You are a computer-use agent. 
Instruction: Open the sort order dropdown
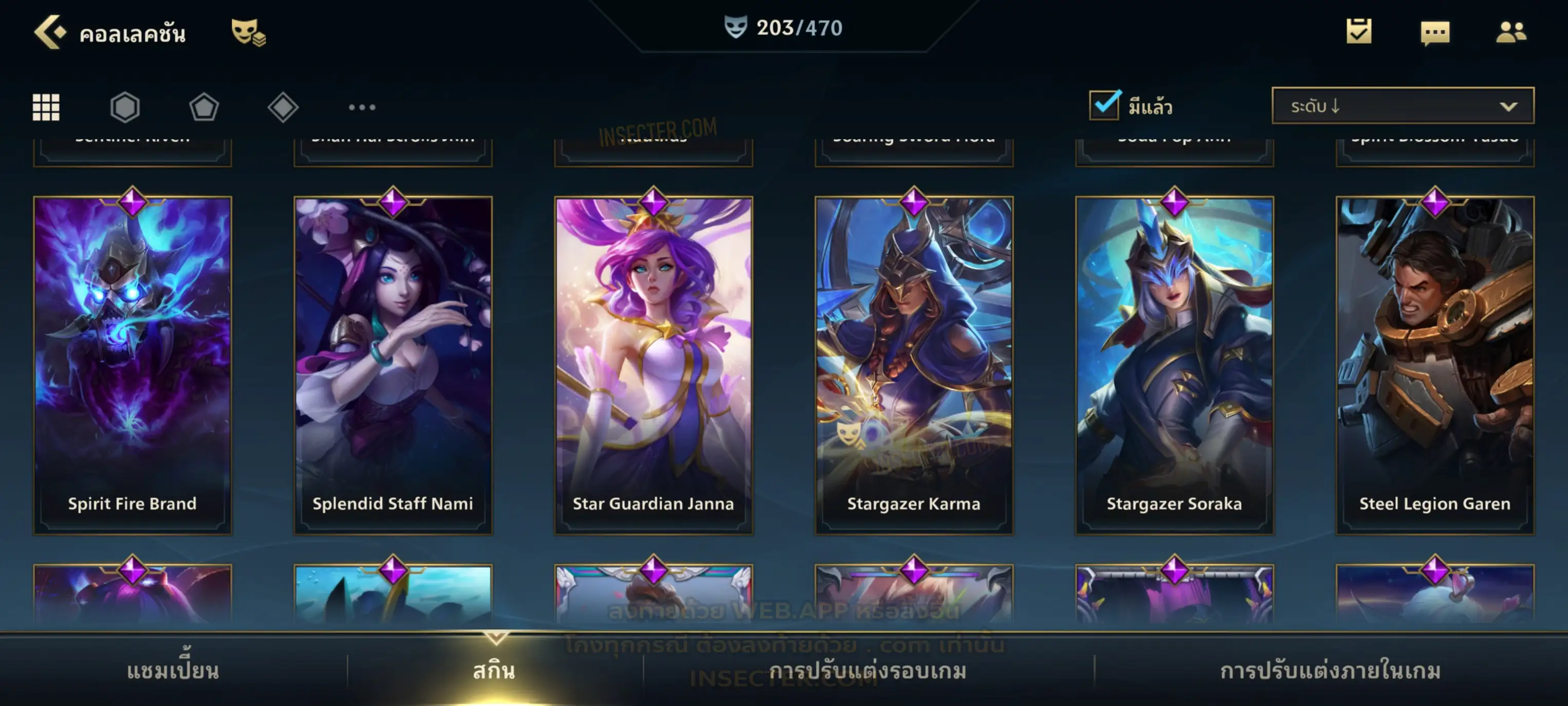pyautogui.click(x=1402, y=106)
